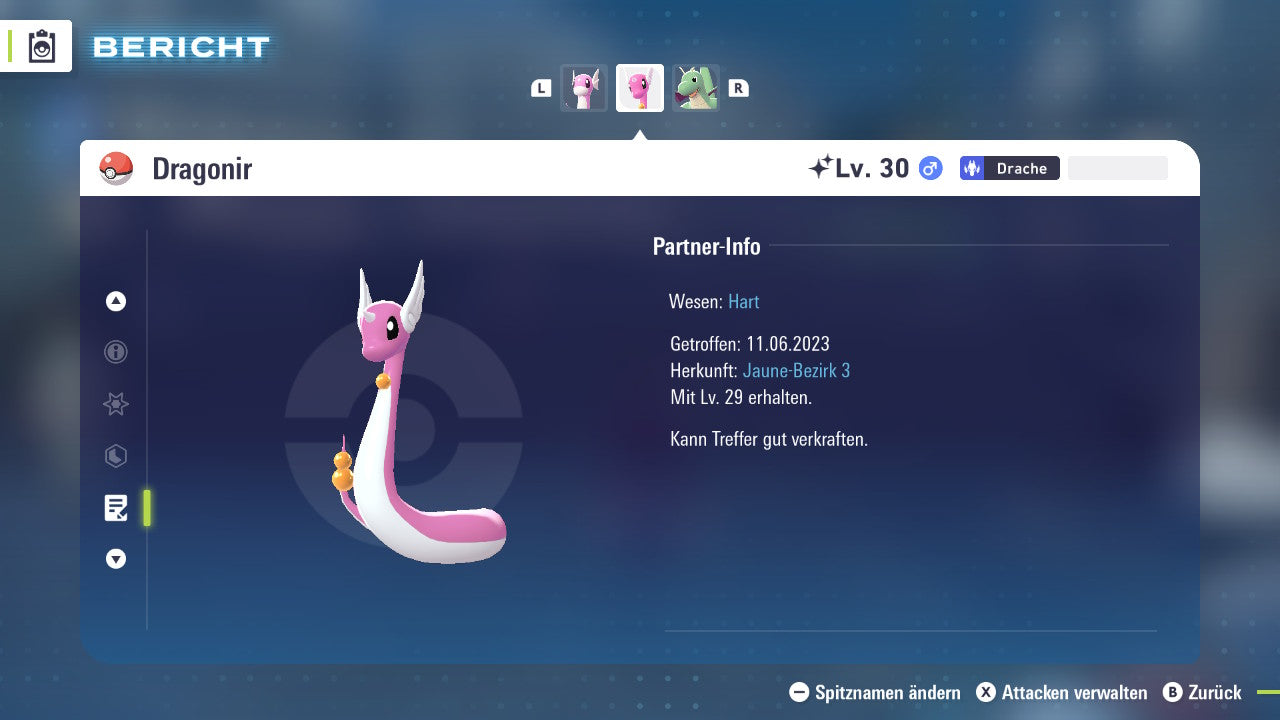Click the shiny sparkle icon beside Lv. 30
This screenshot has height=720, width=1280.
coord(822,168)
